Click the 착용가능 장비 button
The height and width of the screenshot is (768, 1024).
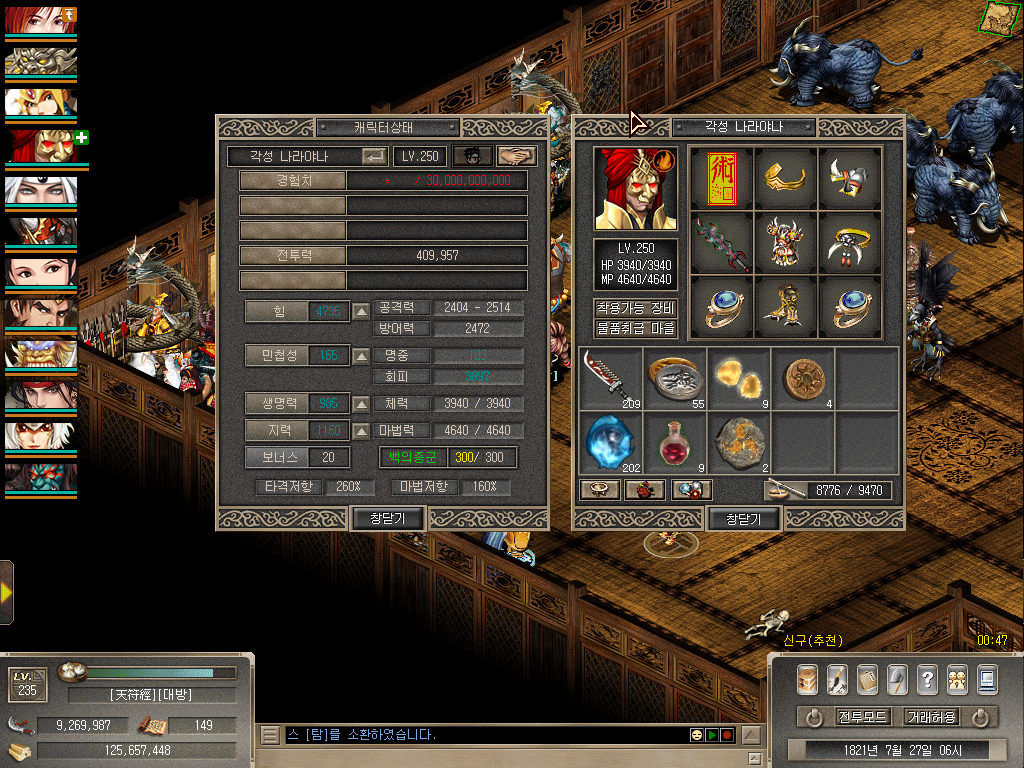(x=636, y=308)
